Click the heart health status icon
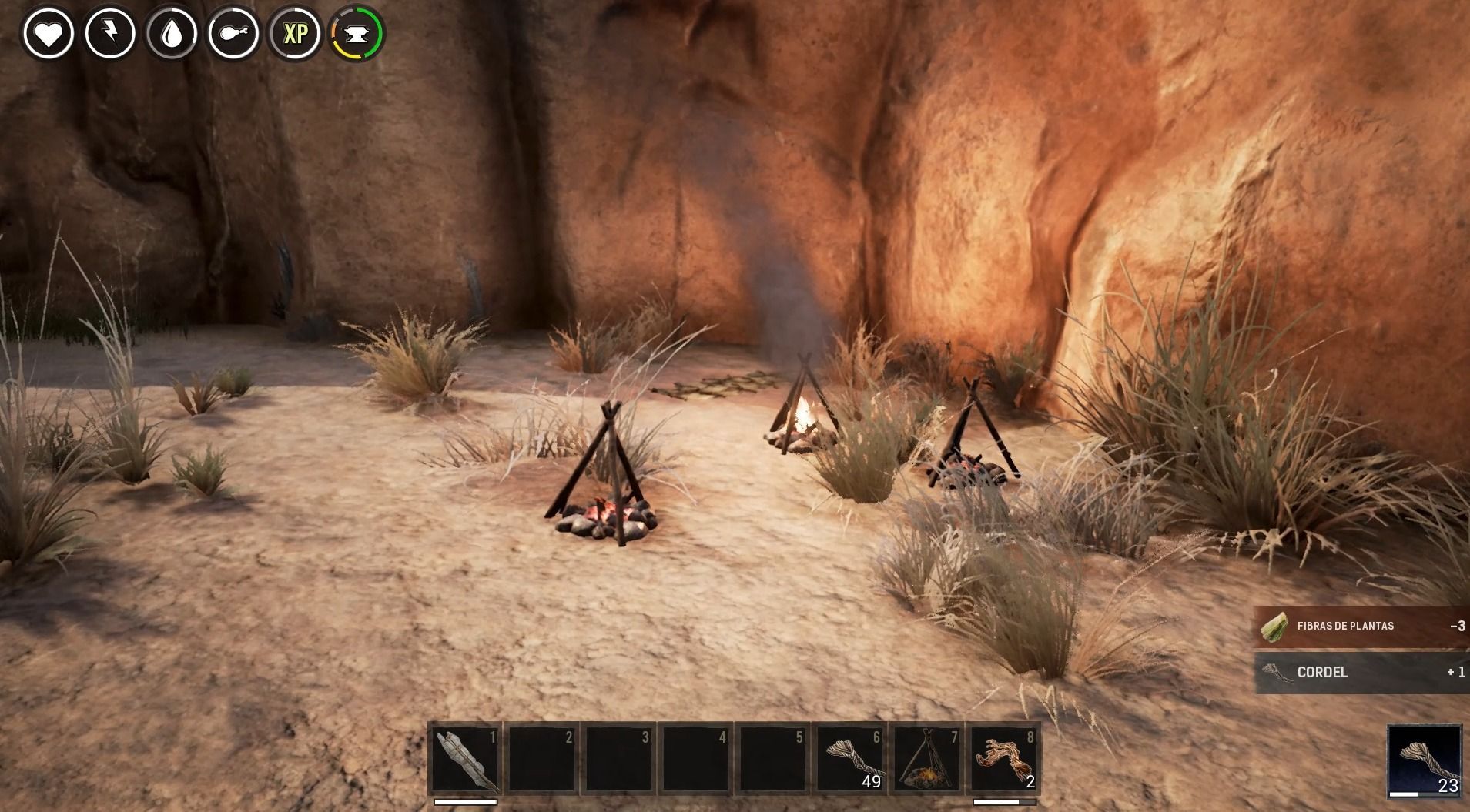The width and height of the screenshot is (1470, 812). click(x=49, y=34)
